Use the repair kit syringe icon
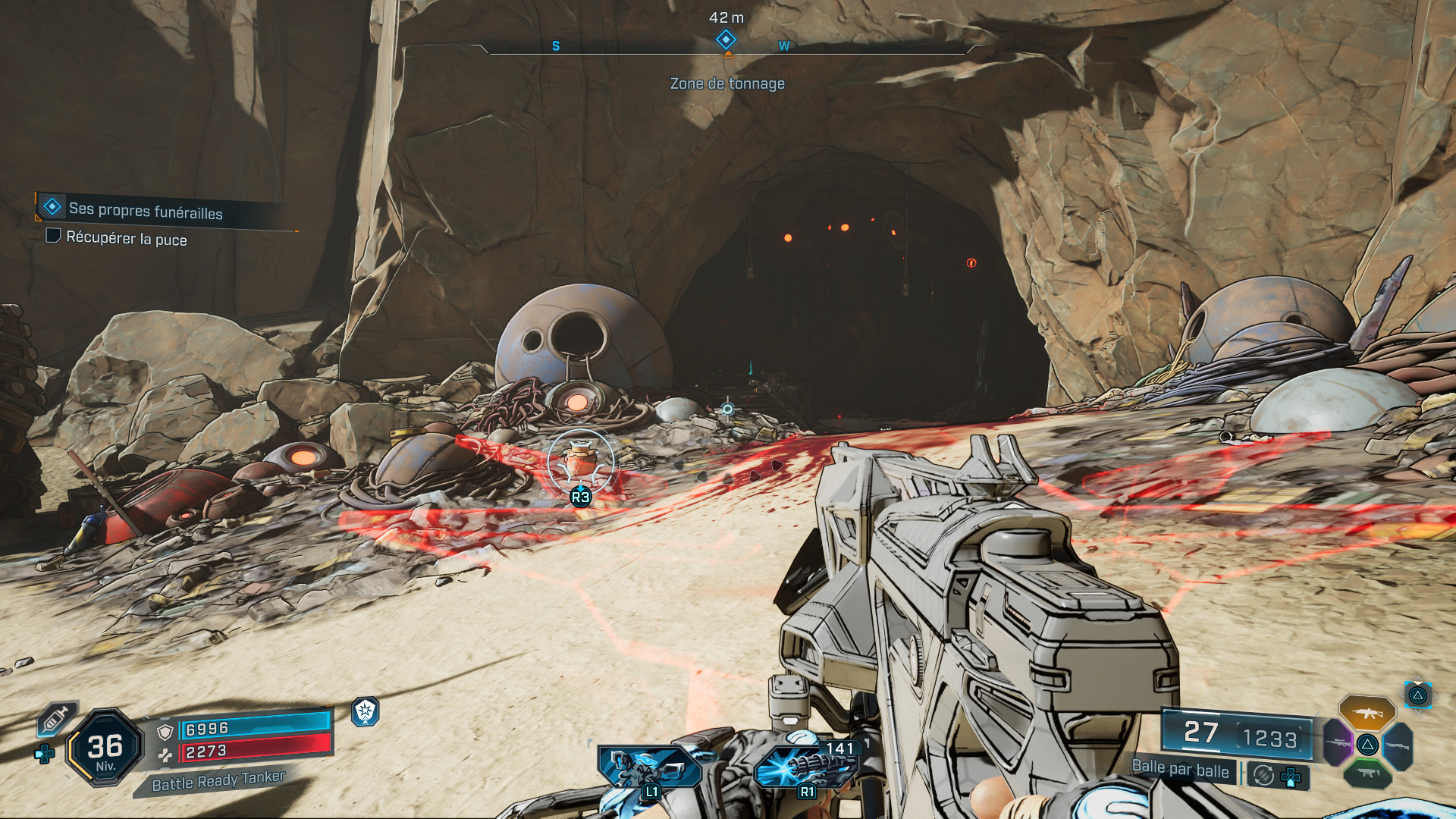1456x819 pixels. tap(57, 717)
